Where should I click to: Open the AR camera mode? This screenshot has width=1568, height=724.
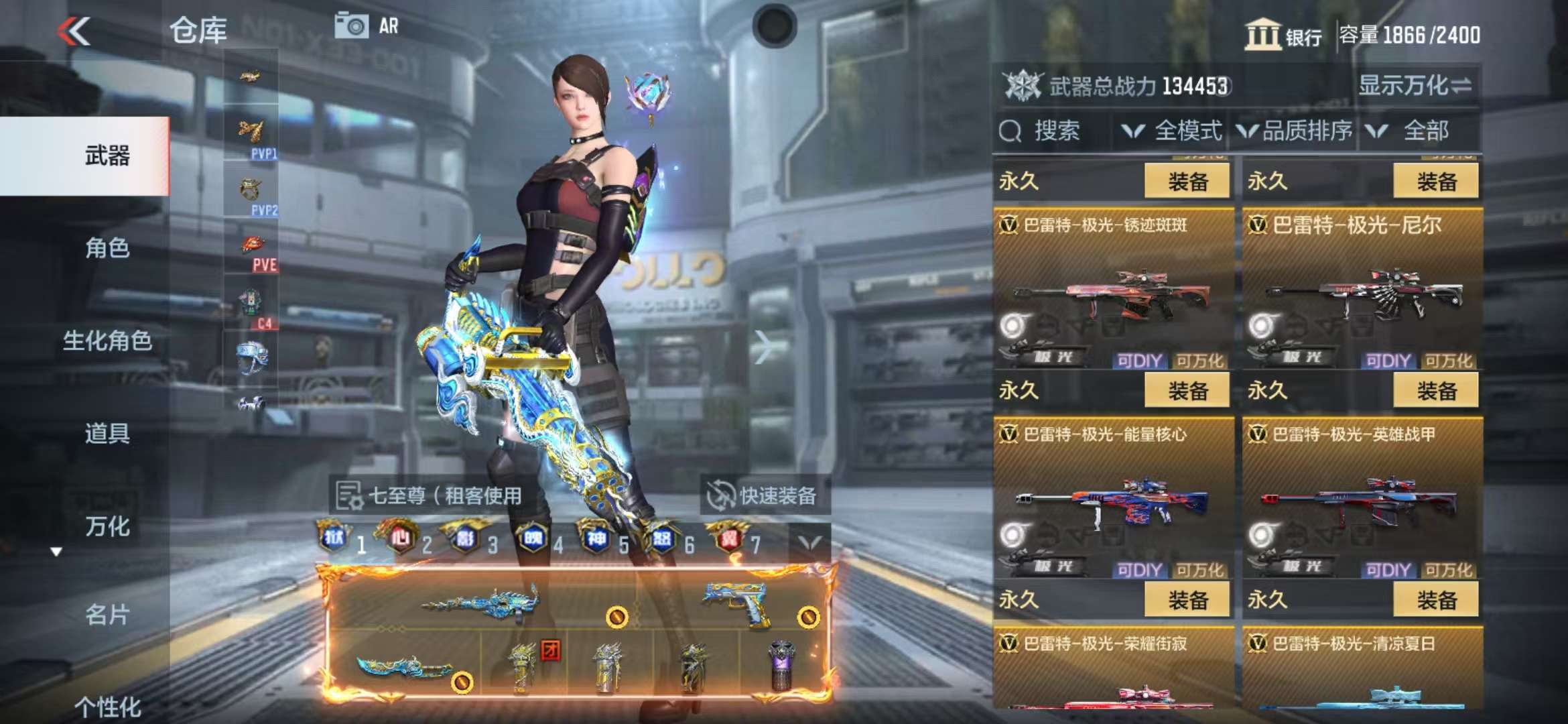point(367,26)
